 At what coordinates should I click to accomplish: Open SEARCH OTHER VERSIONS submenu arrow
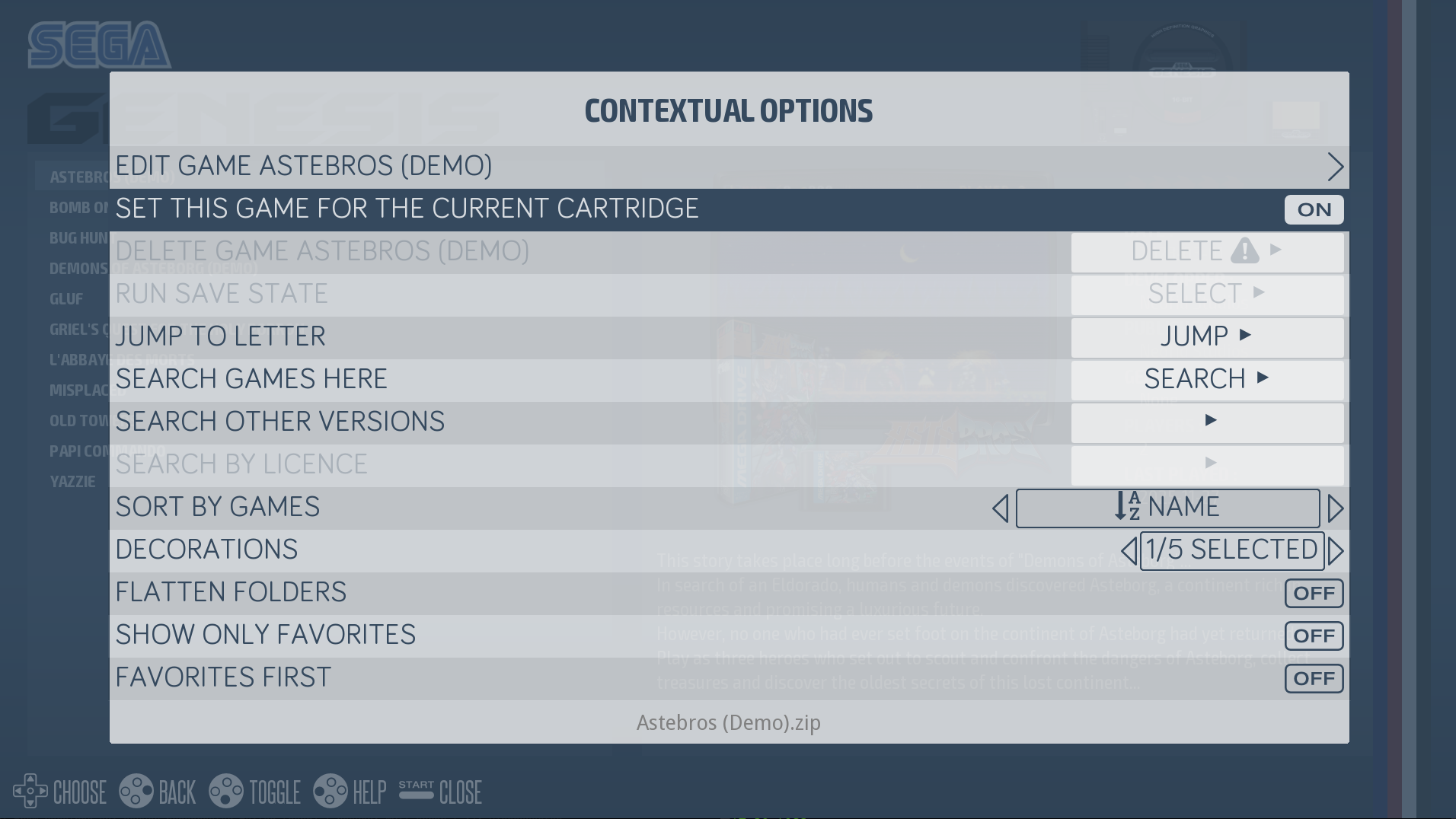[x=1211, y=421]
